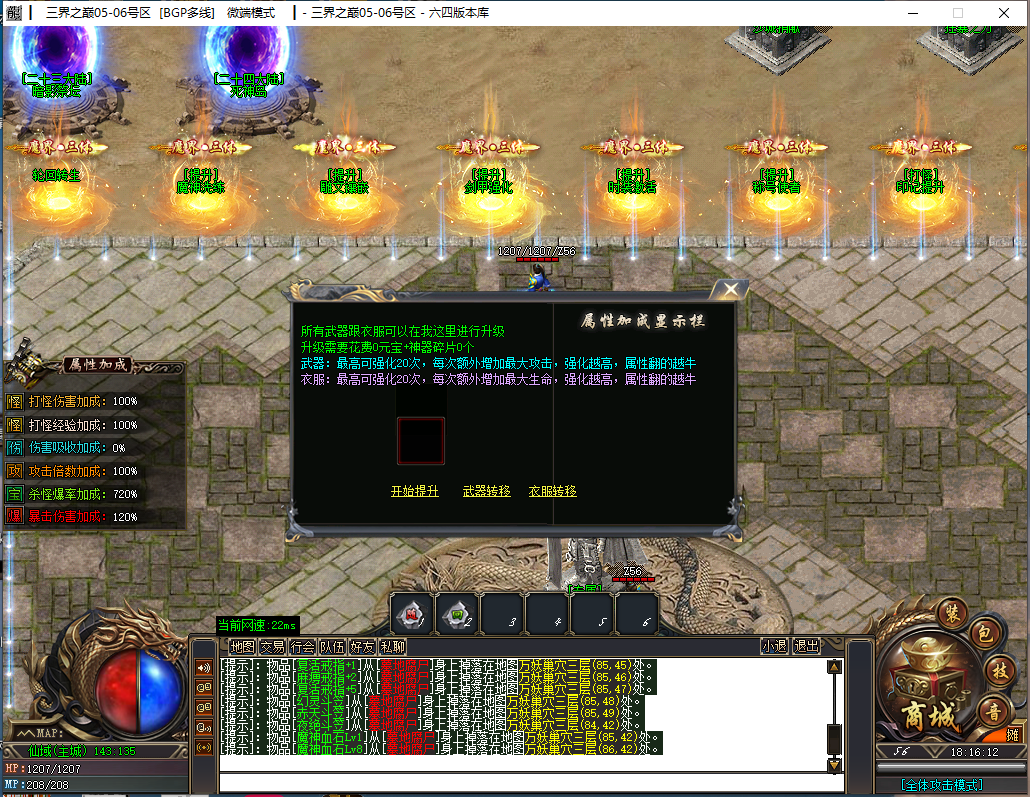
Task: Open 私聊 private chat
Action: point(392,646)
